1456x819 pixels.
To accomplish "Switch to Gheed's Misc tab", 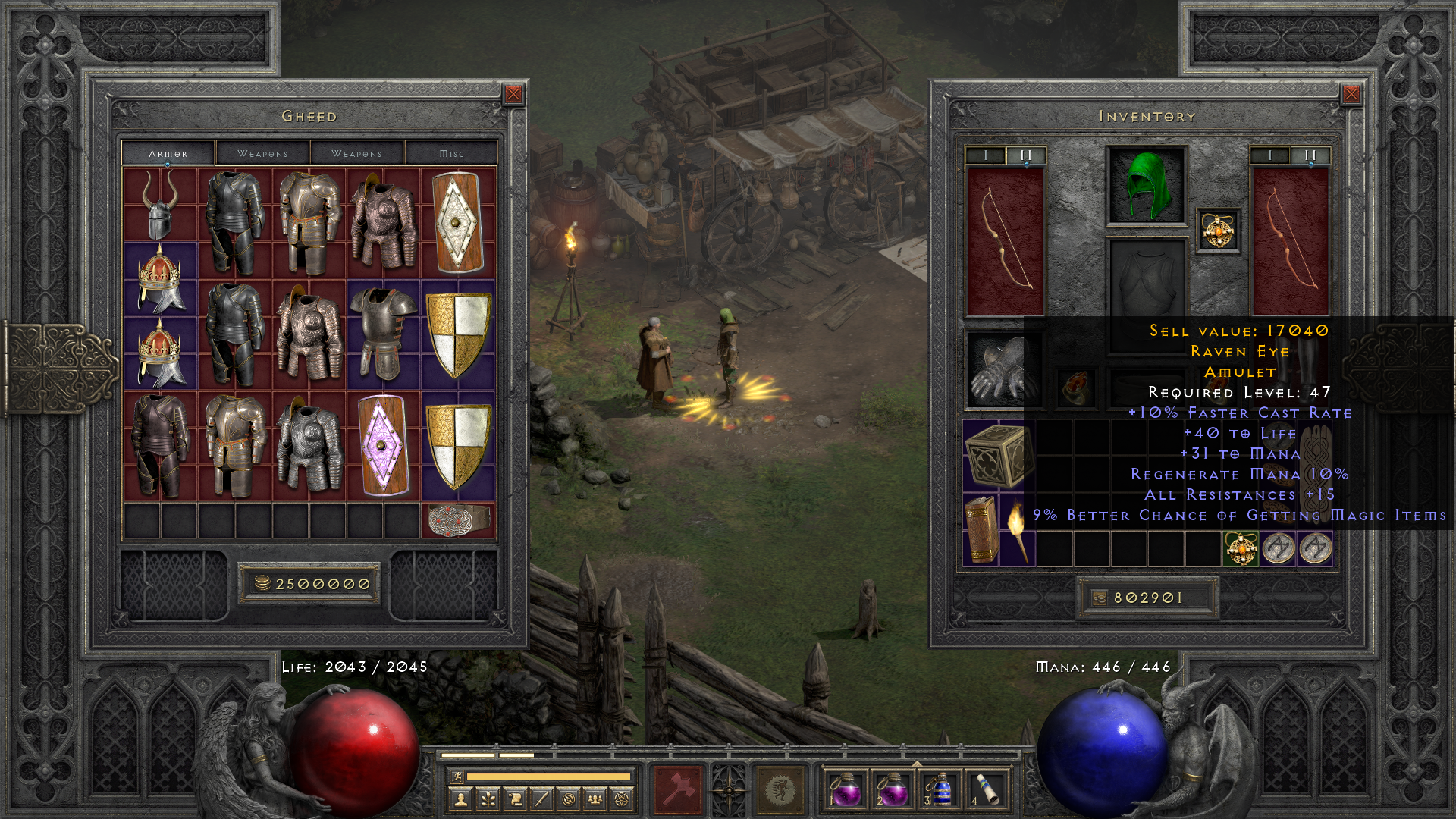I will [451, 153].
